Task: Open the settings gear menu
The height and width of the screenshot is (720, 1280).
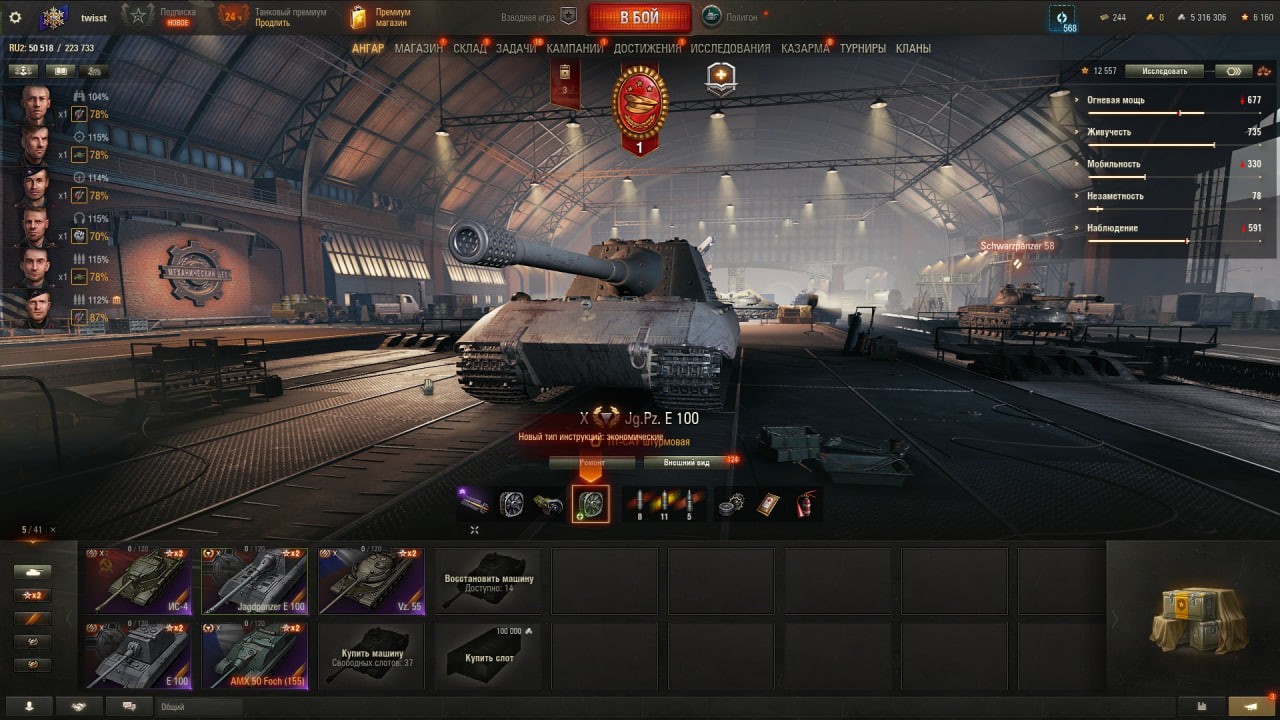Action: 15,17
